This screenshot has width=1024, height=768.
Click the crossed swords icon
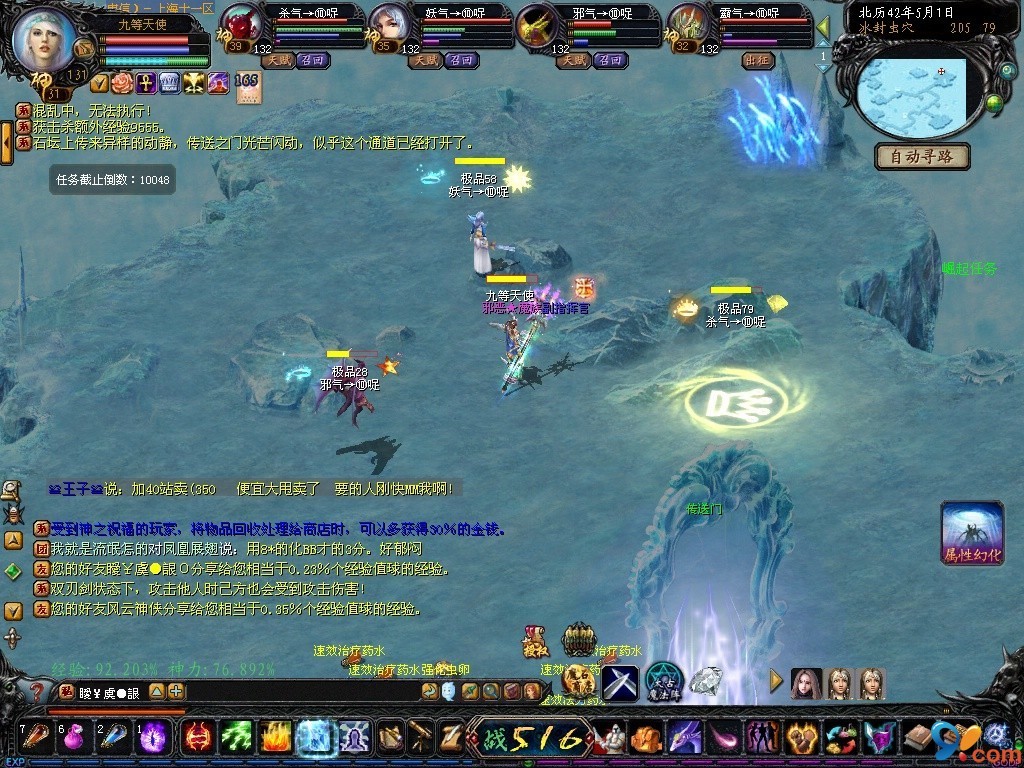pos(620,682)
